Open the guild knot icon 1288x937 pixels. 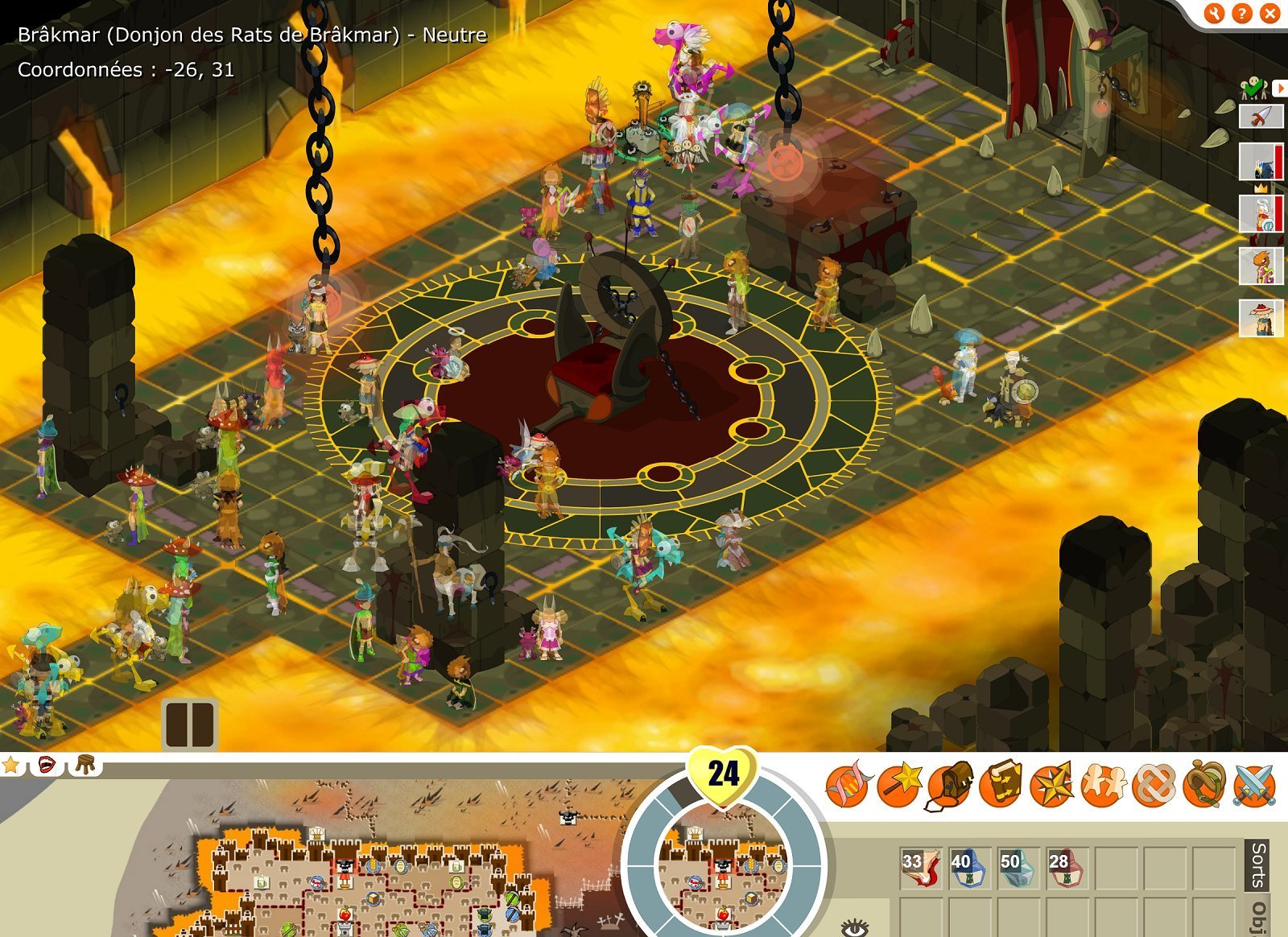[1154, 783]
